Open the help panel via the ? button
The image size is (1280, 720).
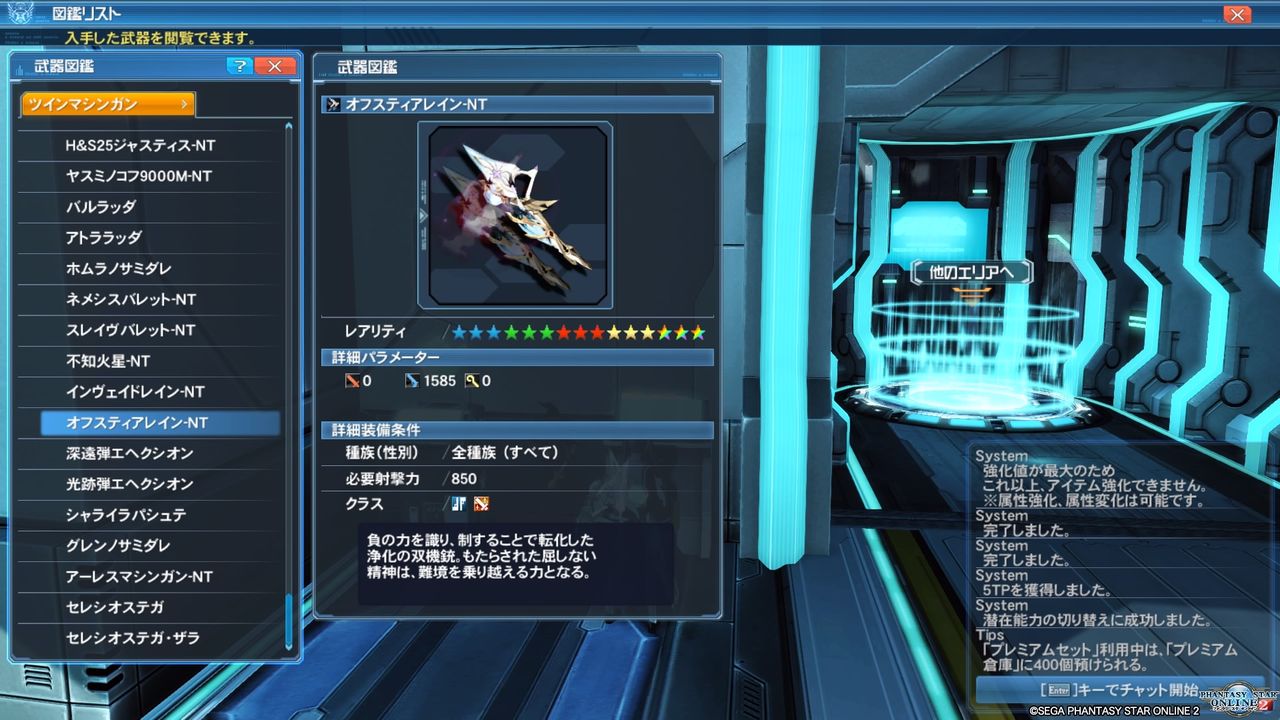pyautogui.click(x=240, y=66)
